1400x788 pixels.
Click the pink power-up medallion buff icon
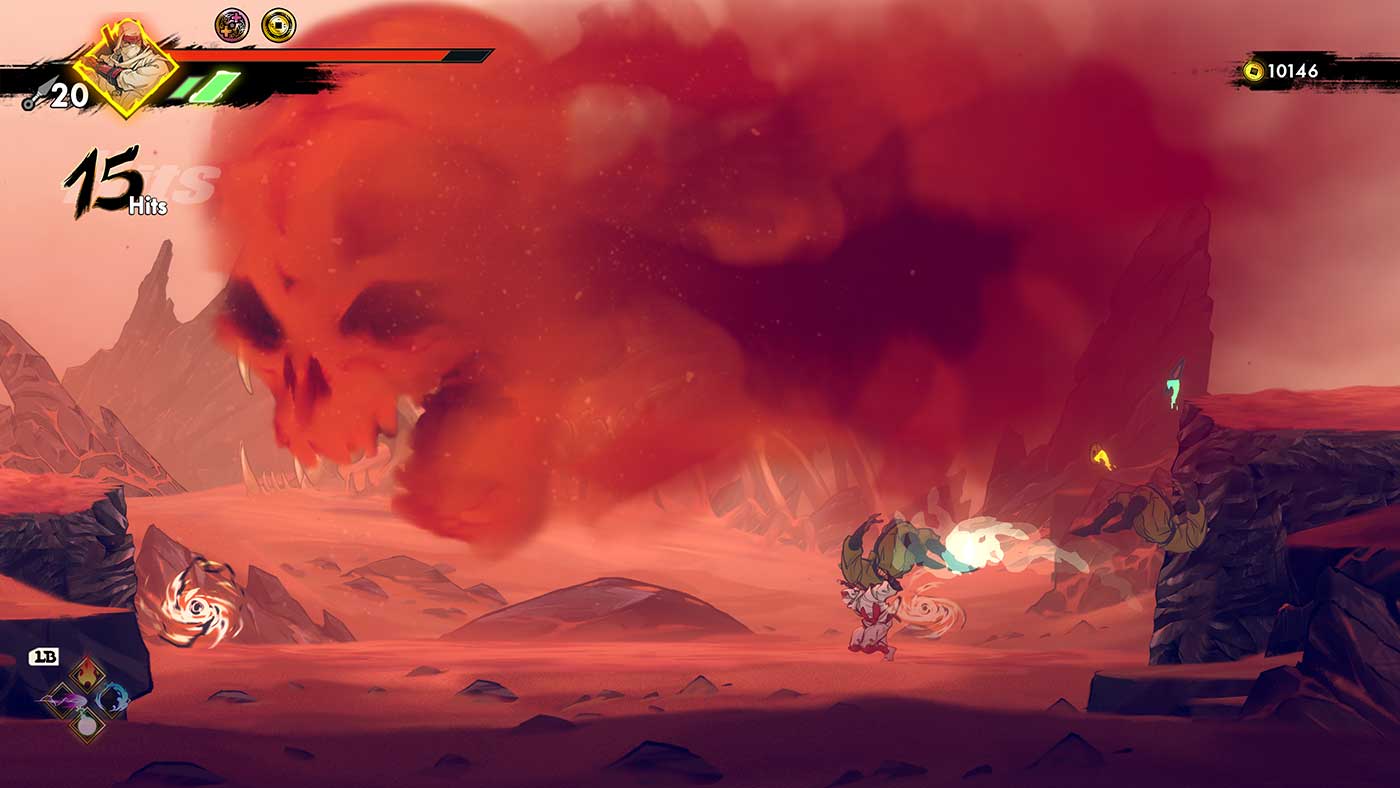click(232, 25)
